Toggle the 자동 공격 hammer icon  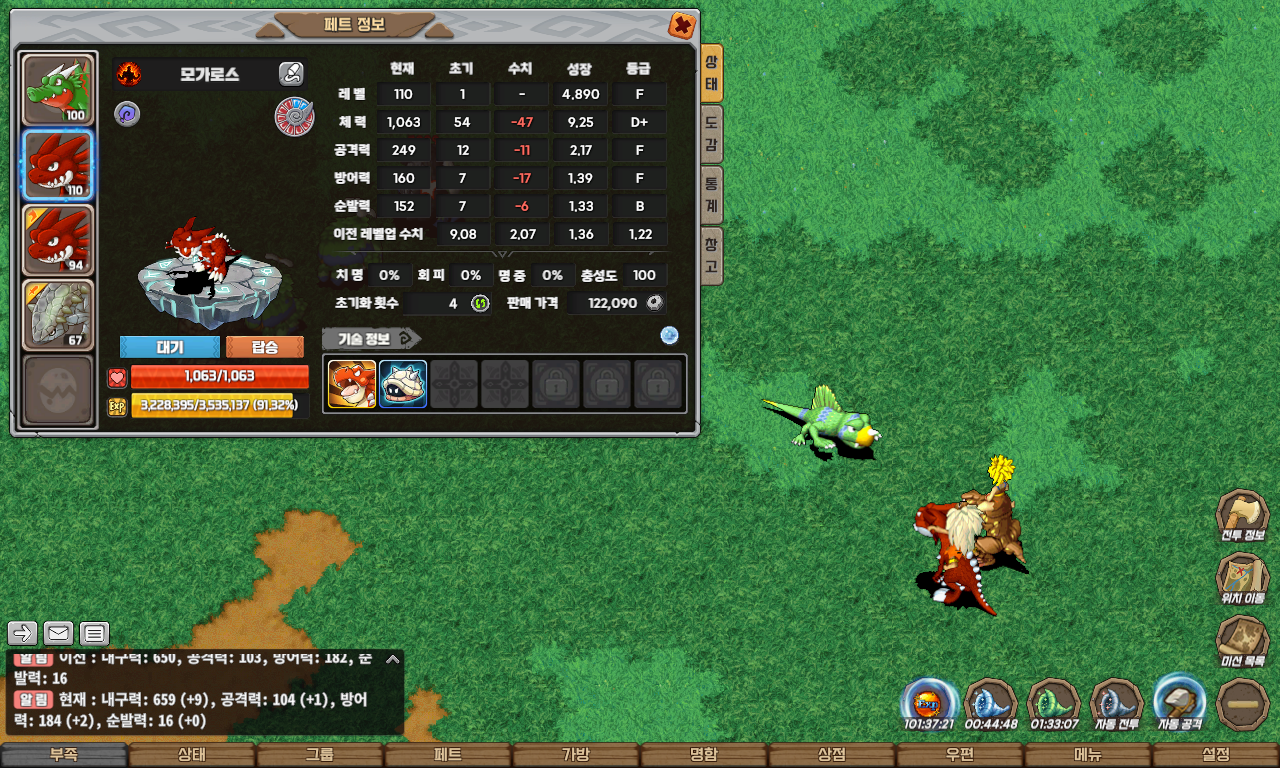click(1180, 700)
